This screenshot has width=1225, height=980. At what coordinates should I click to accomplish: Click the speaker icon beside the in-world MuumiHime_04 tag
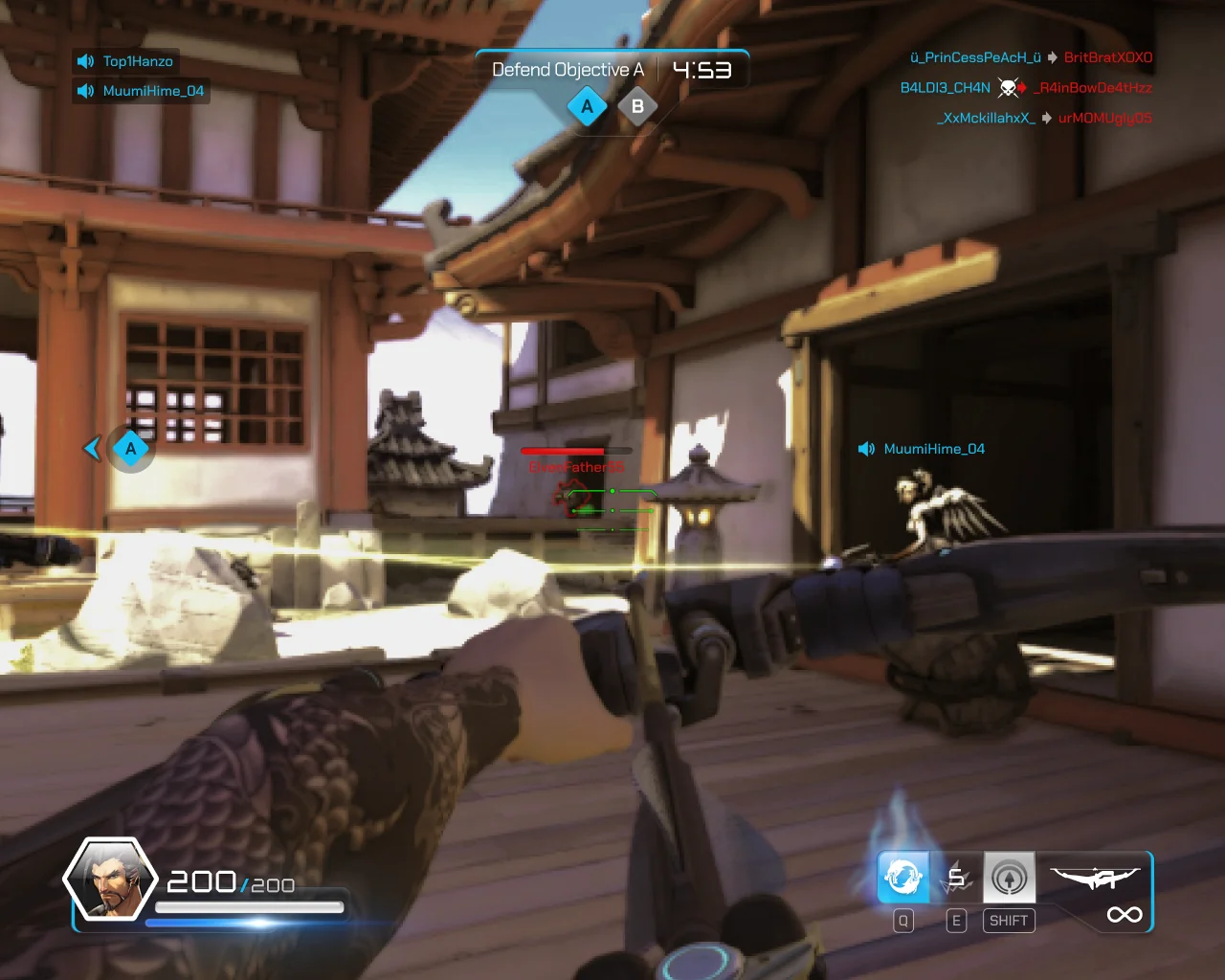coord(866,449)
